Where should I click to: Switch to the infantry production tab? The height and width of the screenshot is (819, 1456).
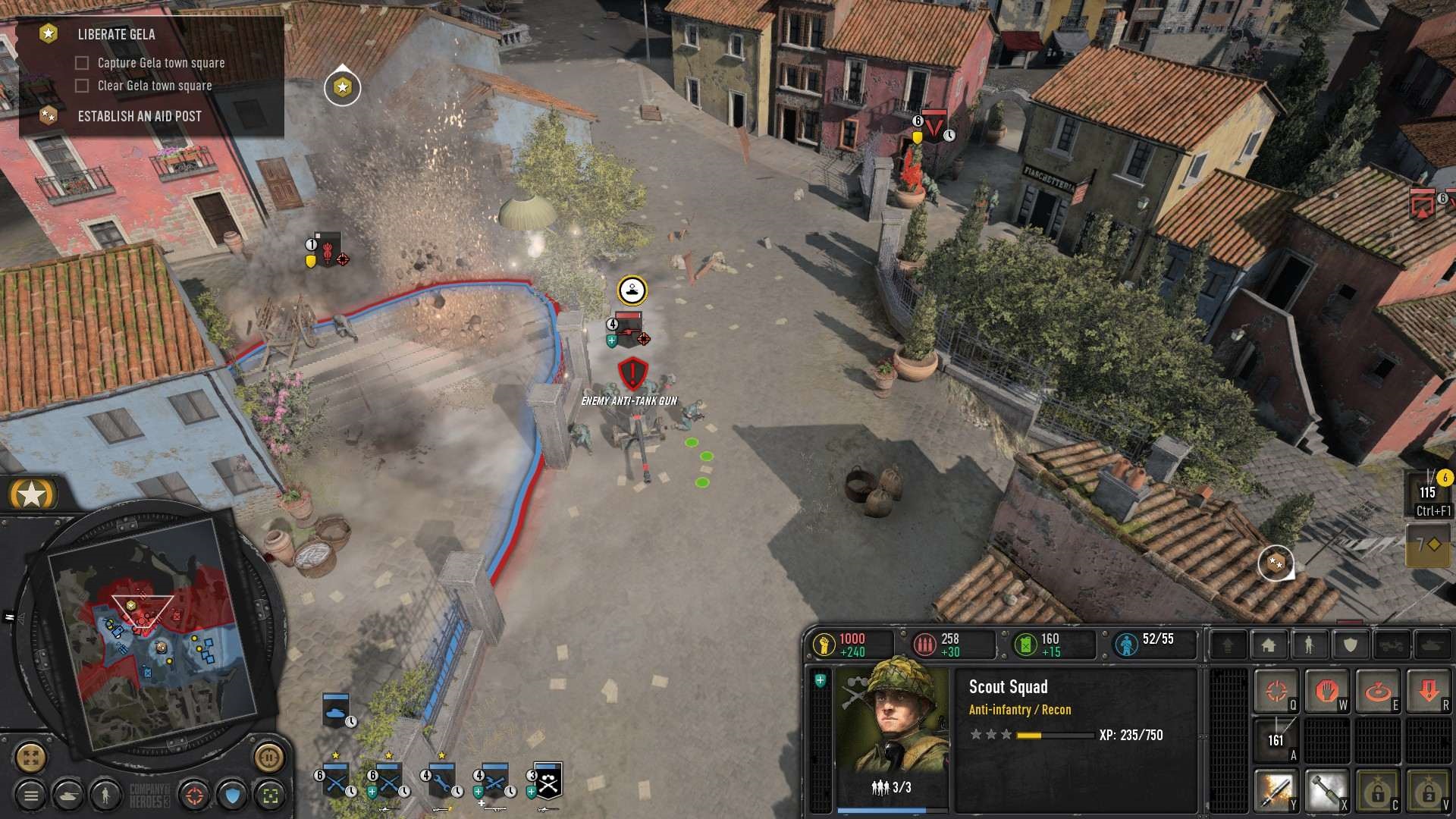1310,645
